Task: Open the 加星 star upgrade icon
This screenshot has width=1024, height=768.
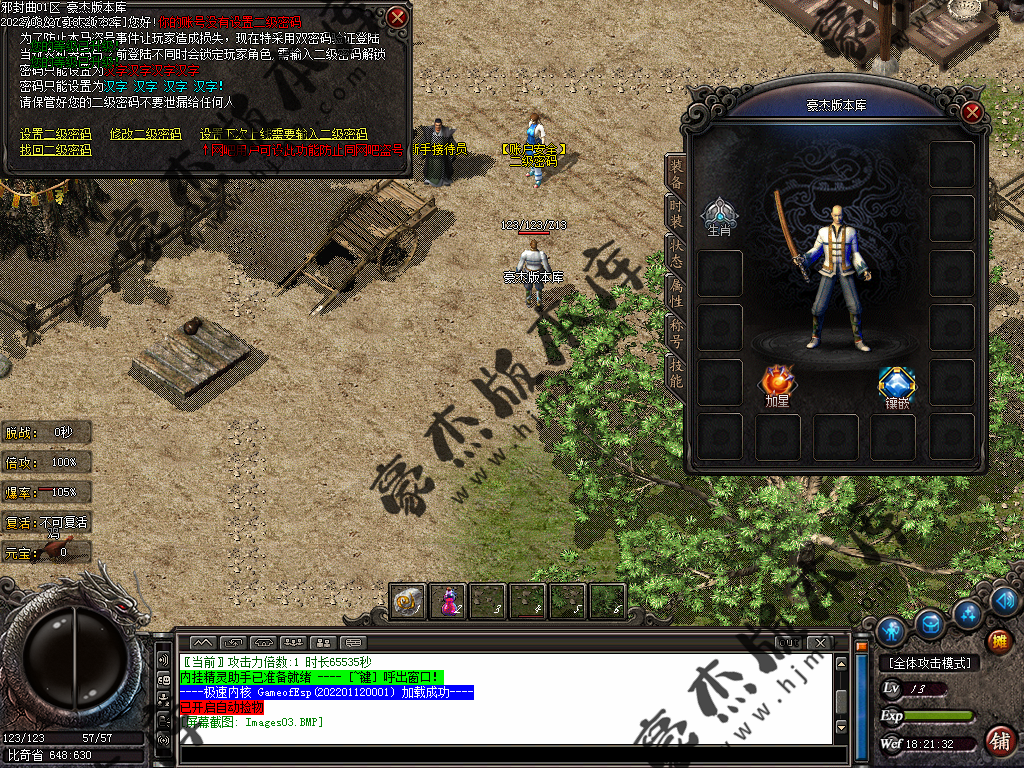Action: click(777, 383)
